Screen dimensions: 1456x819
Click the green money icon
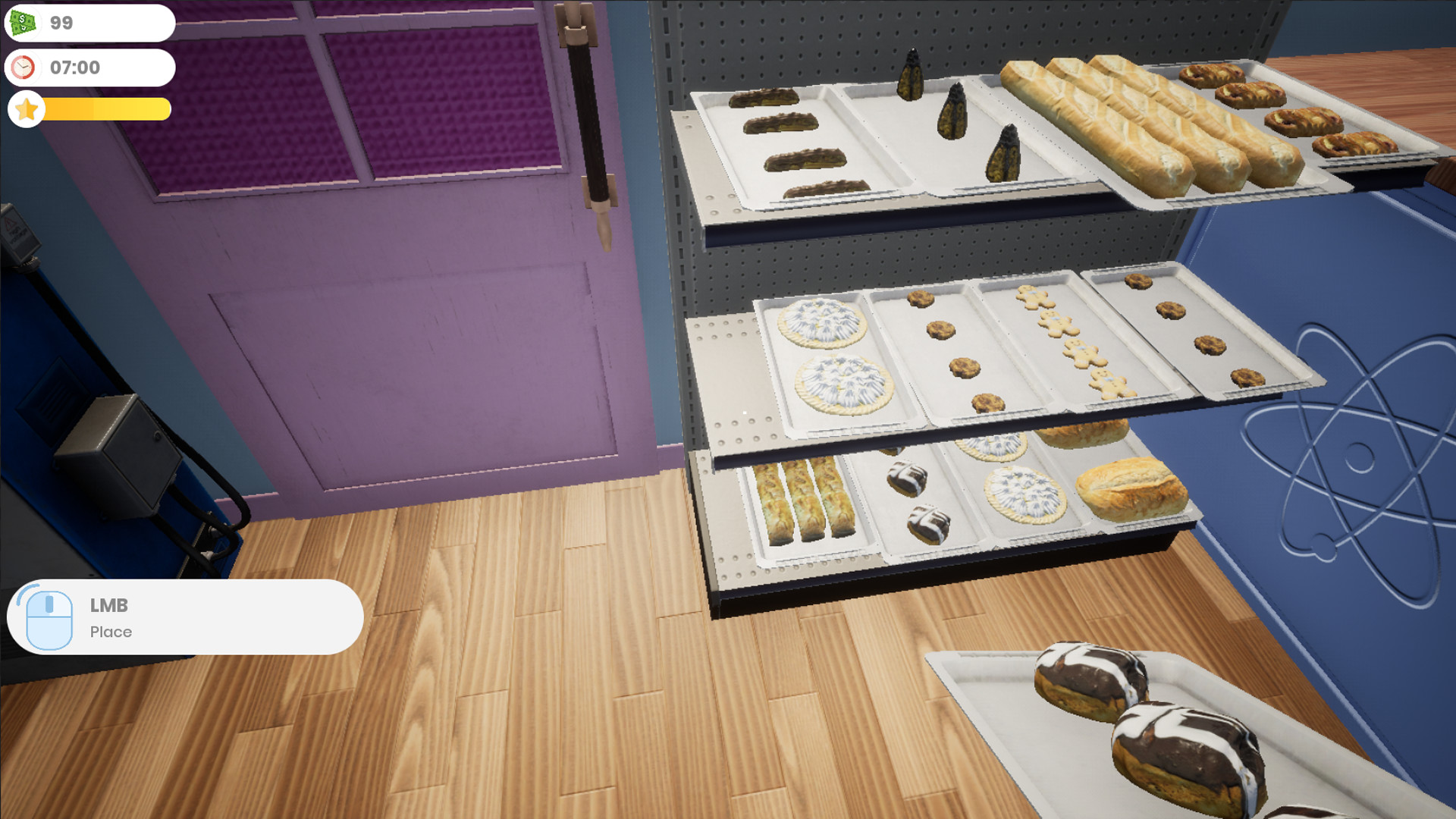click(25, 22)
